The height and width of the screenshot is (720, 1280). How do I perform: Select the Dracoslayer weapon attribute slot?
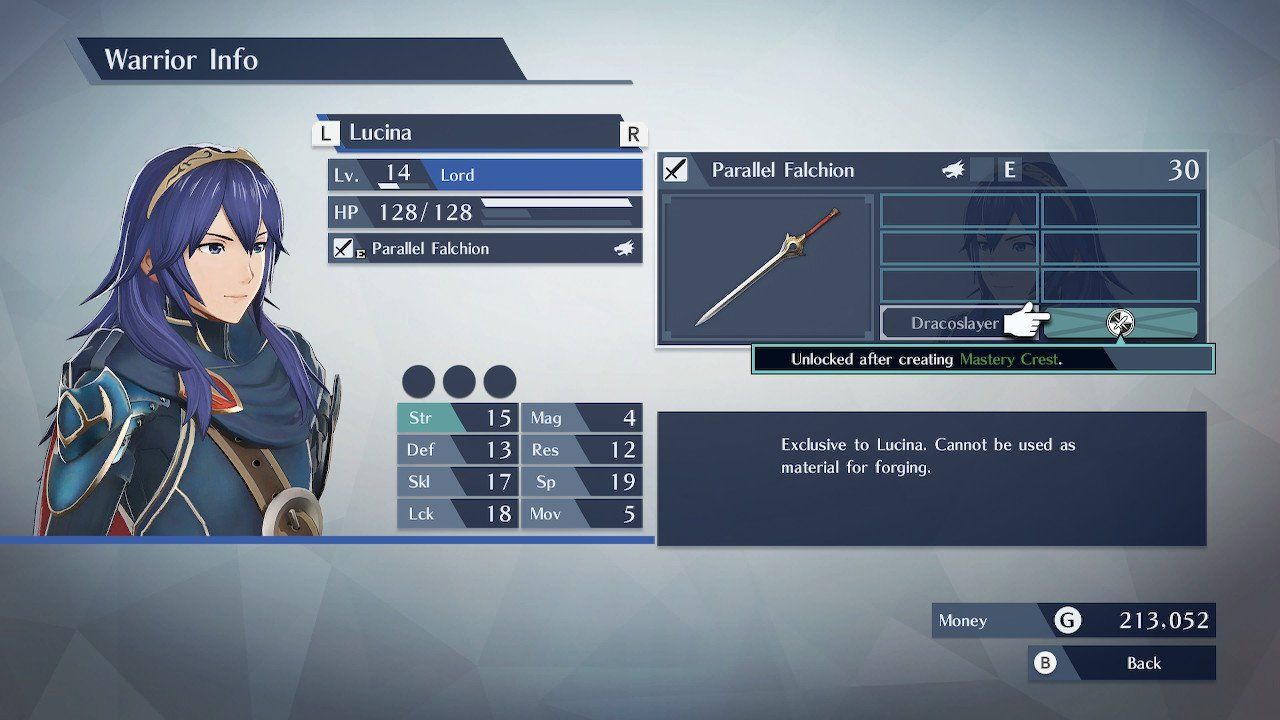coord(953,323)
